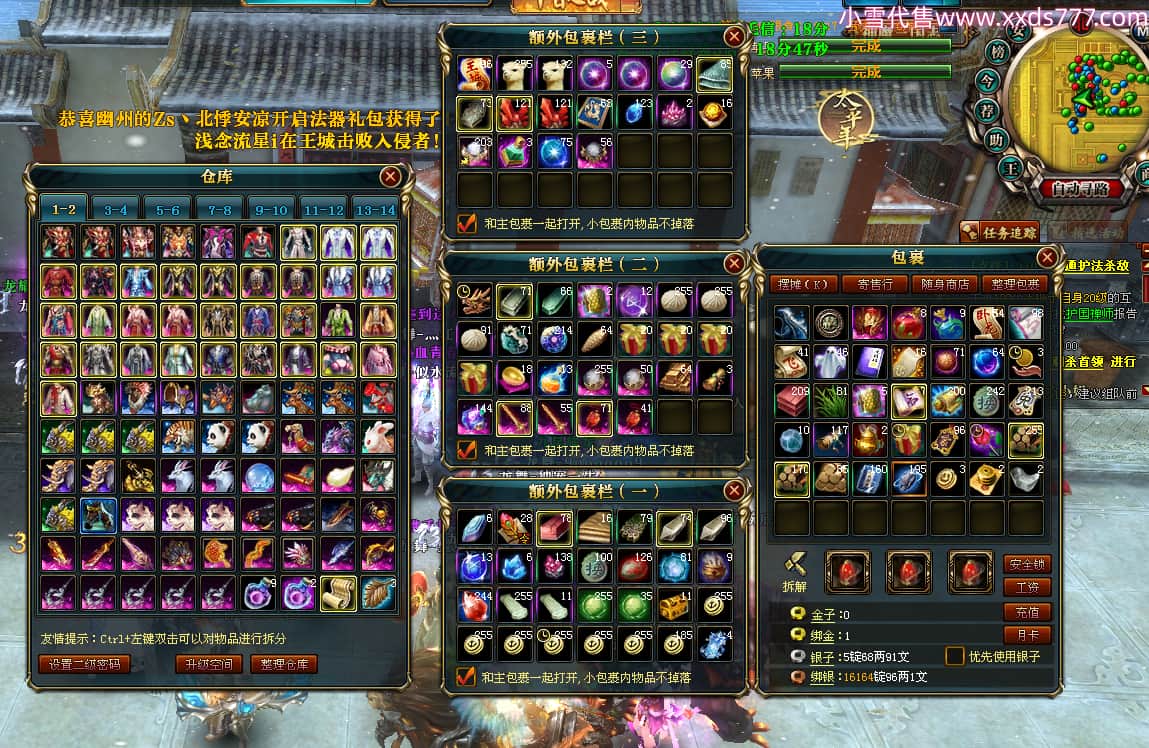Screen dimensions: 1149x748
Task: Sort the warehouse with 整理仓库
Action: coord(283,664)
